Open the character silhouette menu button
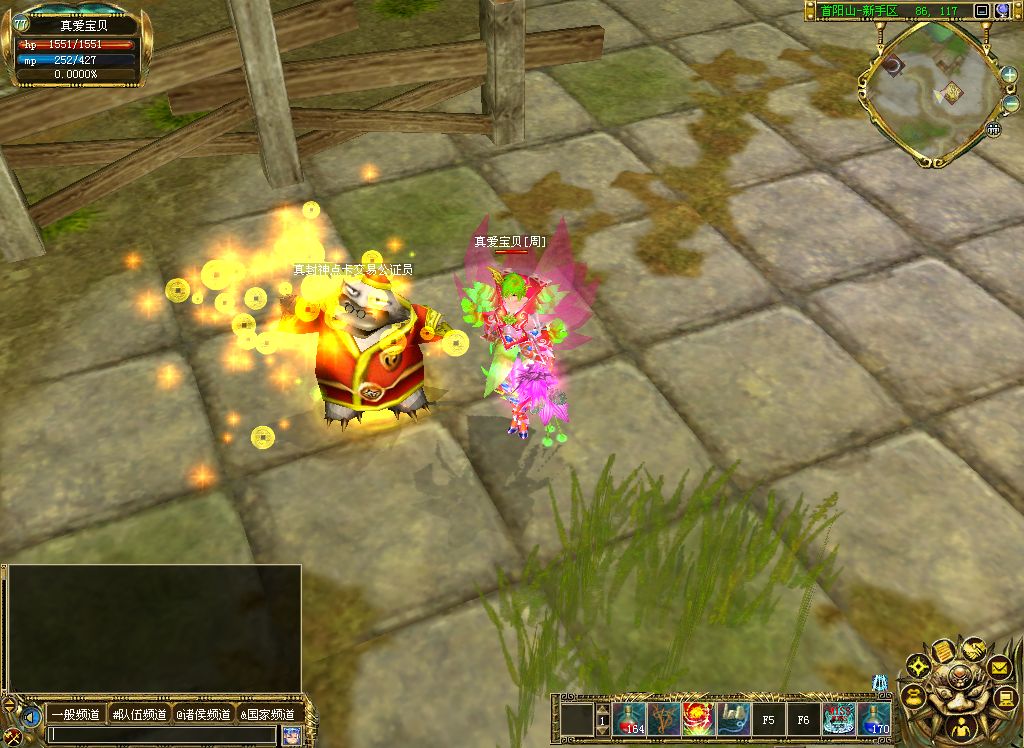The width and height of the screenshot is (1024, 748). click(x=960, y=729)
